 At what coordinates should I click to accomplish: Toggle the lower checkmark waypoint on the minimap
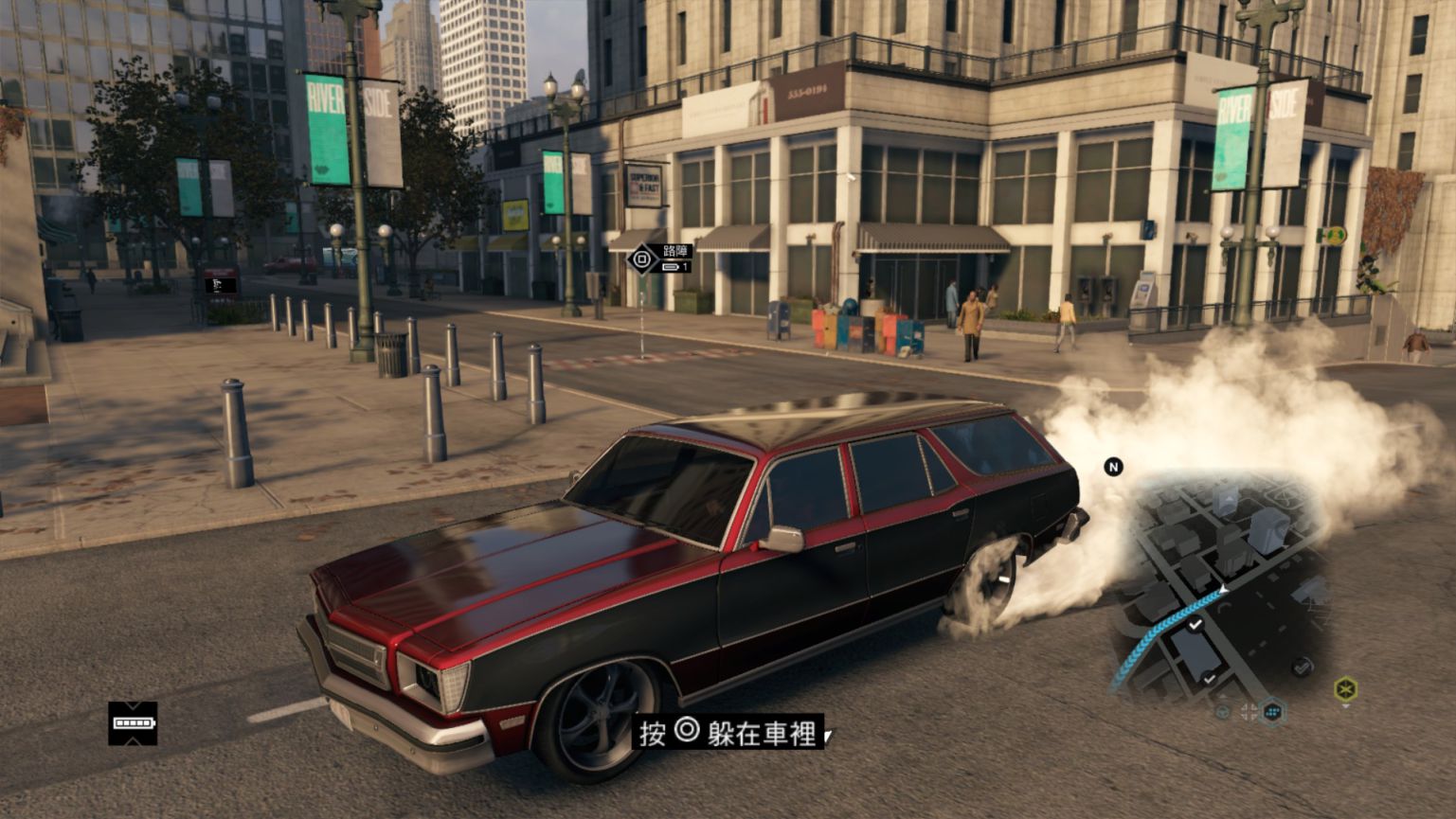[x=1209, y=678]
